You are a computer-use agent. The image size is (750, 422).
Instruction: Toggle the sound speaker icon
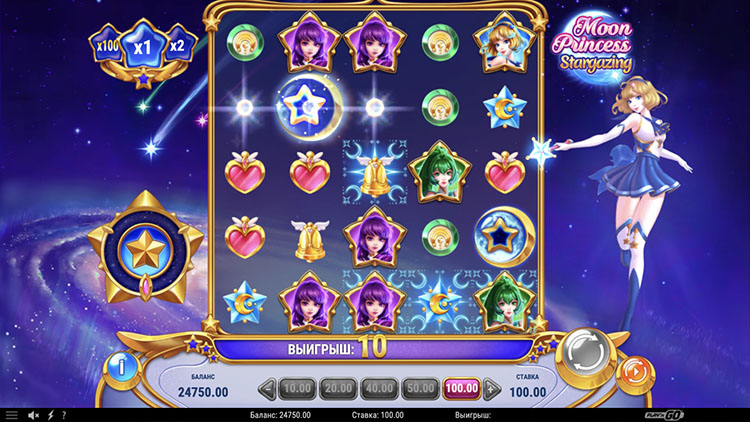[x=33, y=415]
